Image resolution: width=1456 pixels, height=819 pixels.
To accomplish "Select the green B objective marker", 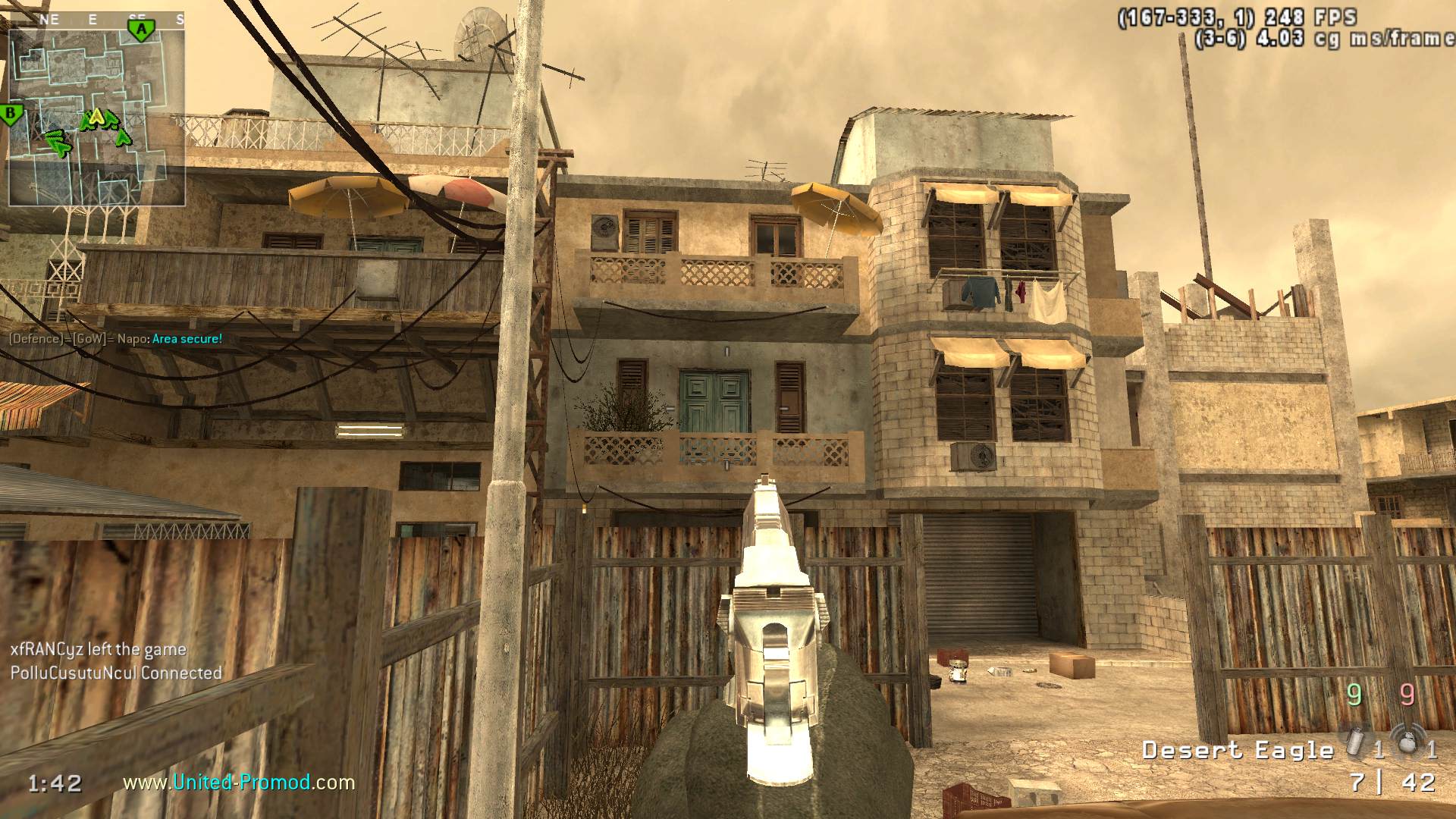I will [x=11, y=115].
